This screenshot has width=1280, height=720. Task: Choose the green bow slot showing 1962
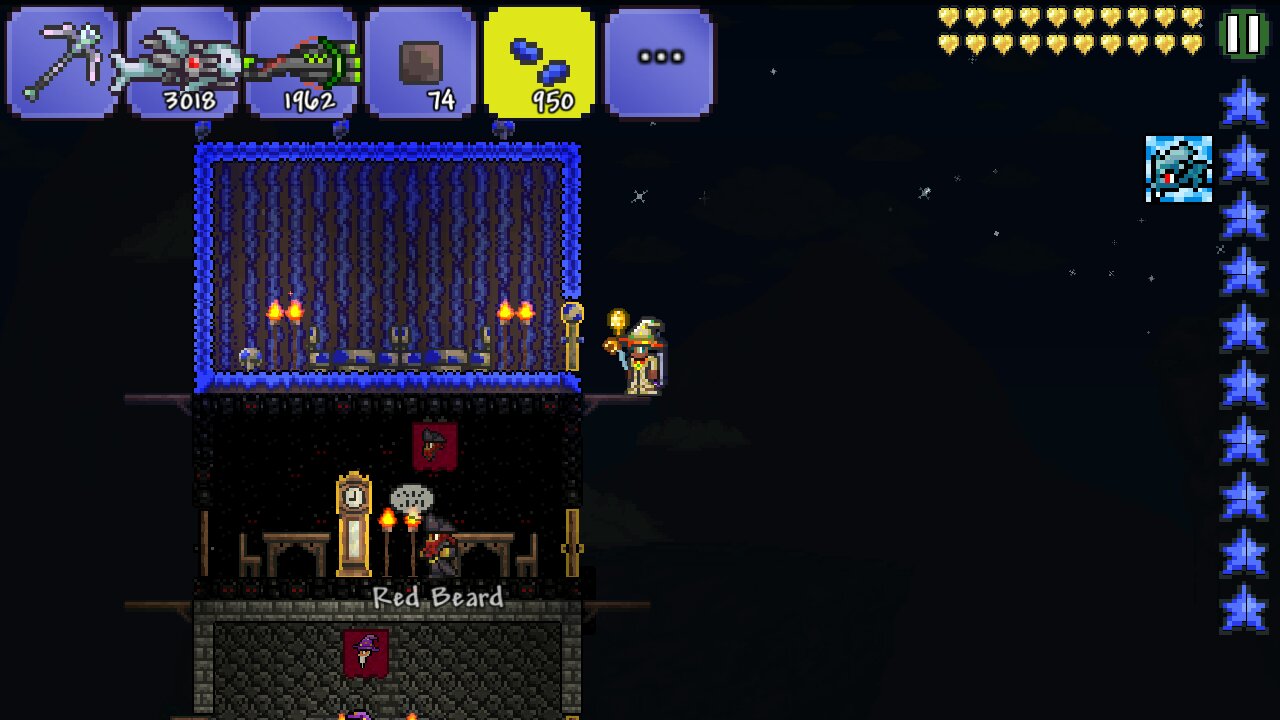point(301,62)
